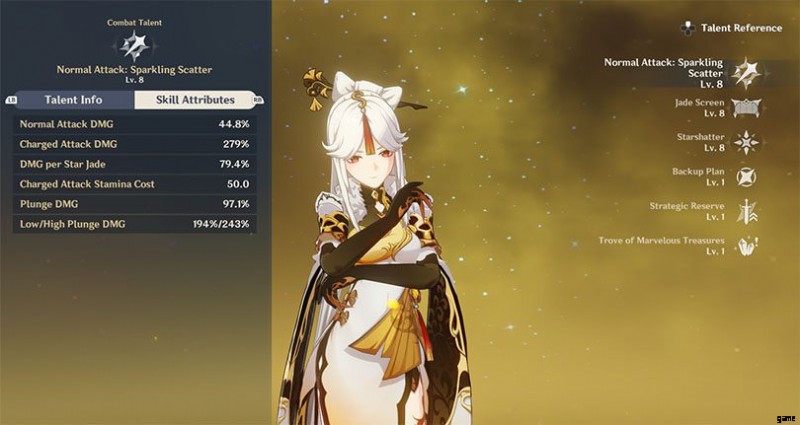Open the Strategic Reserve talent
This screenshot has height=425, width=800.
tap(744, 211)
